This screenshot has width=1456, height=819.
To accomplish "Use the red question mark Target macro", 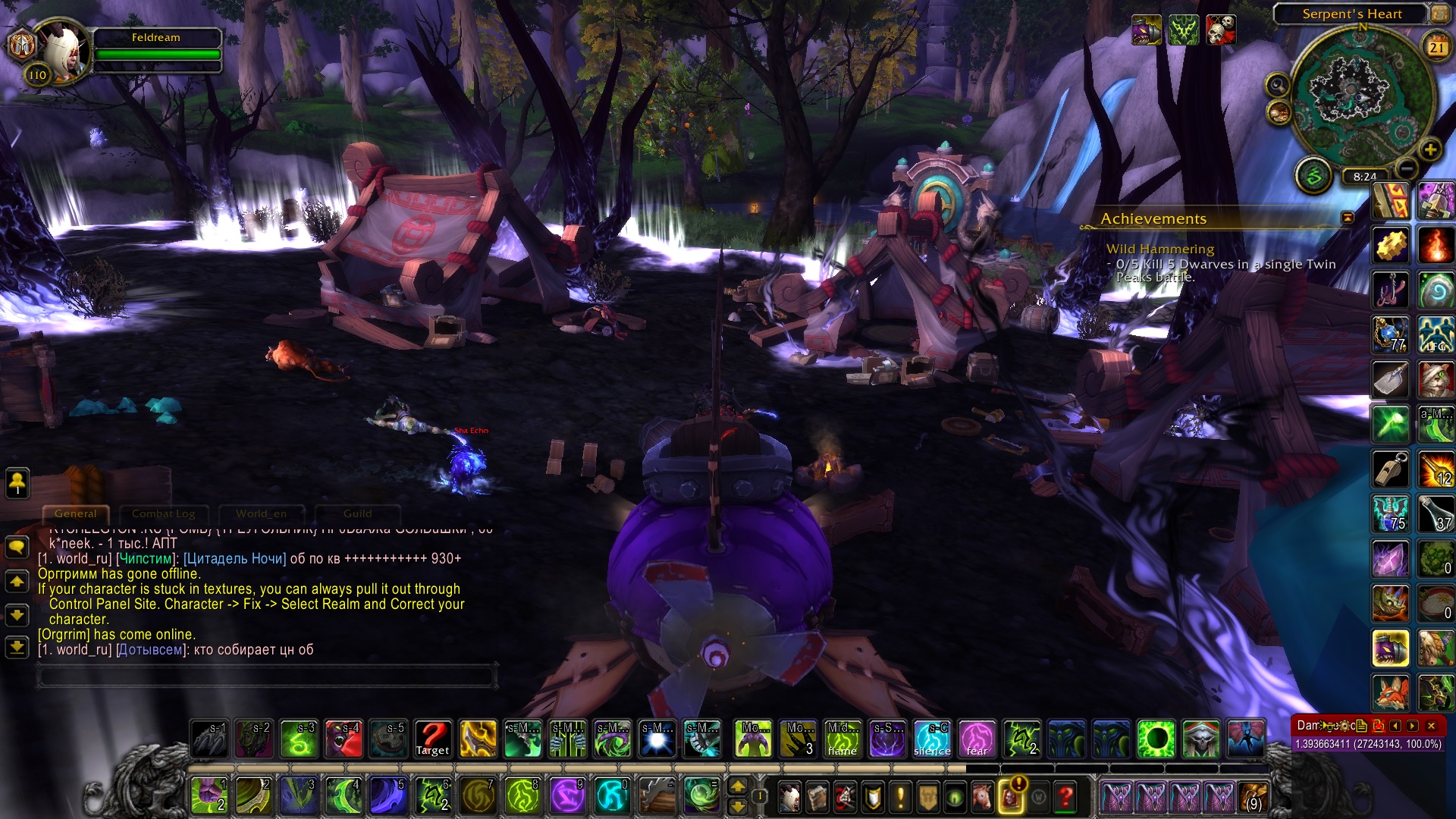I will pos(433,739).
